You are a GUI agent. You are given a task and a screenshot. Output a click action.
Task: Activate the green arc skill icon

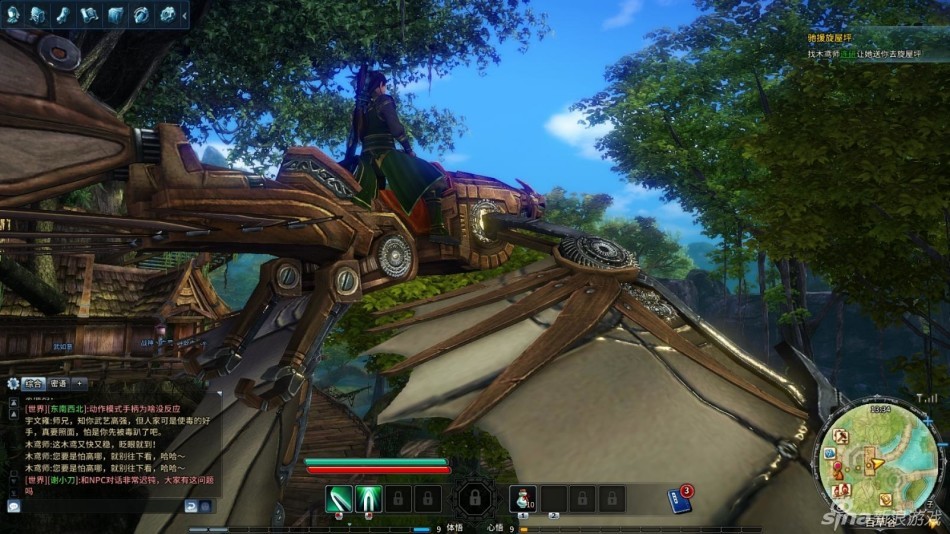(x=369, y=497)
